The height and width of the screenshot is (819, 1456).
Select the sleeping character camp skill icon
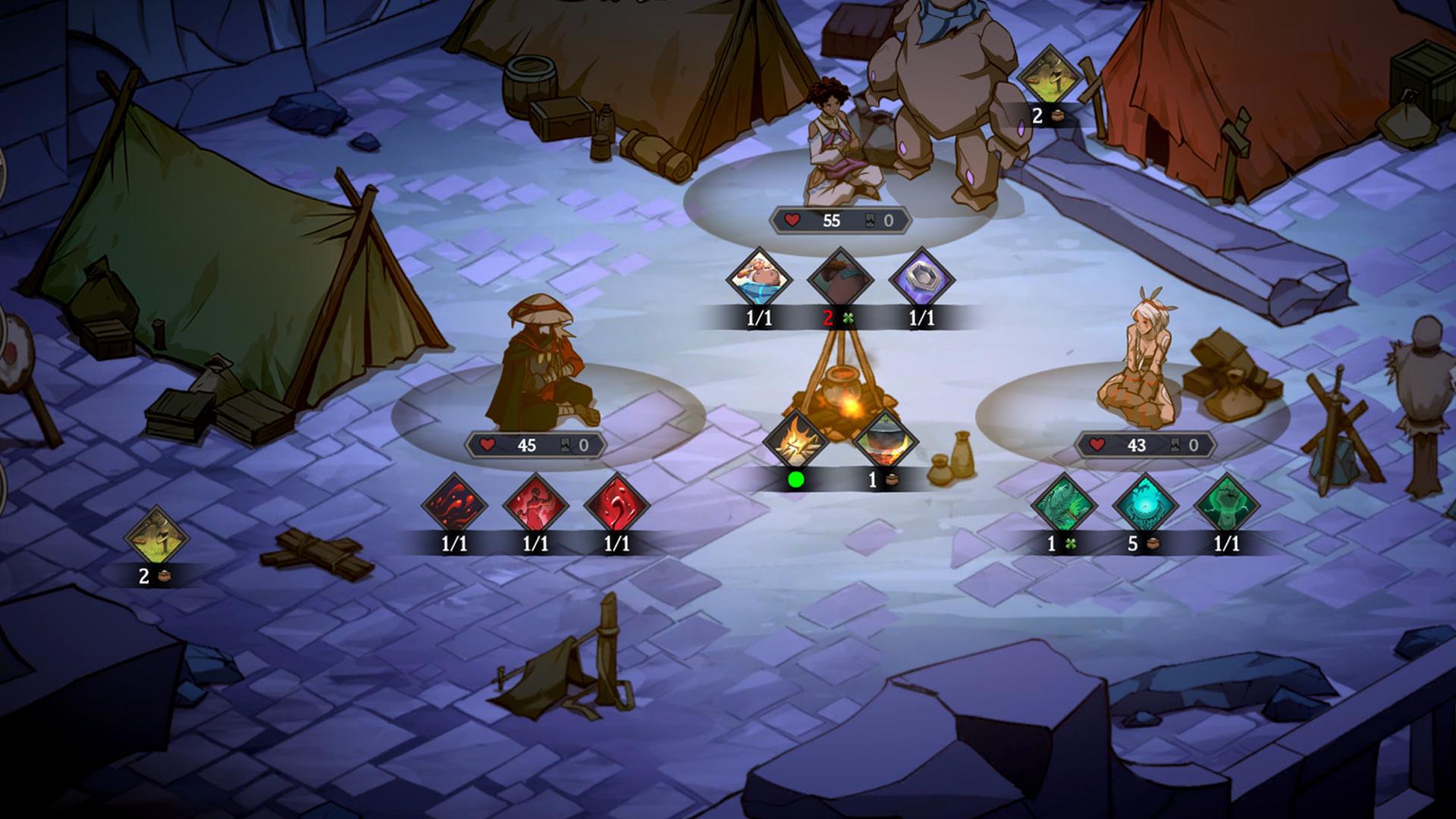[759, 279]
